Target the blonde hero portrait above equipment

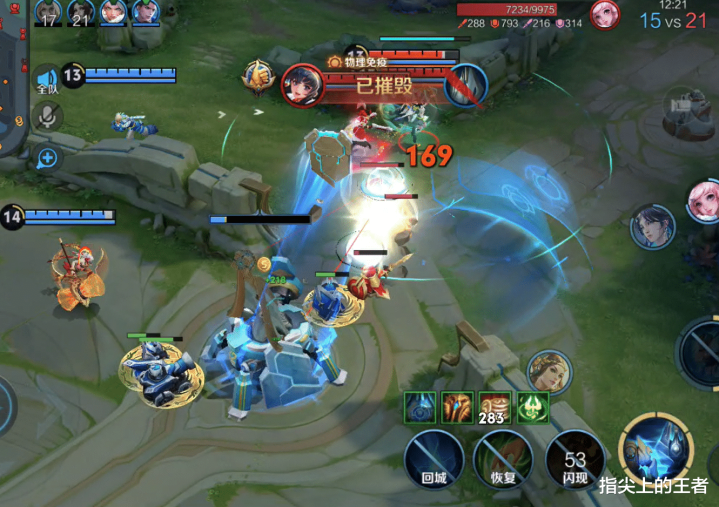coord(549,370)
